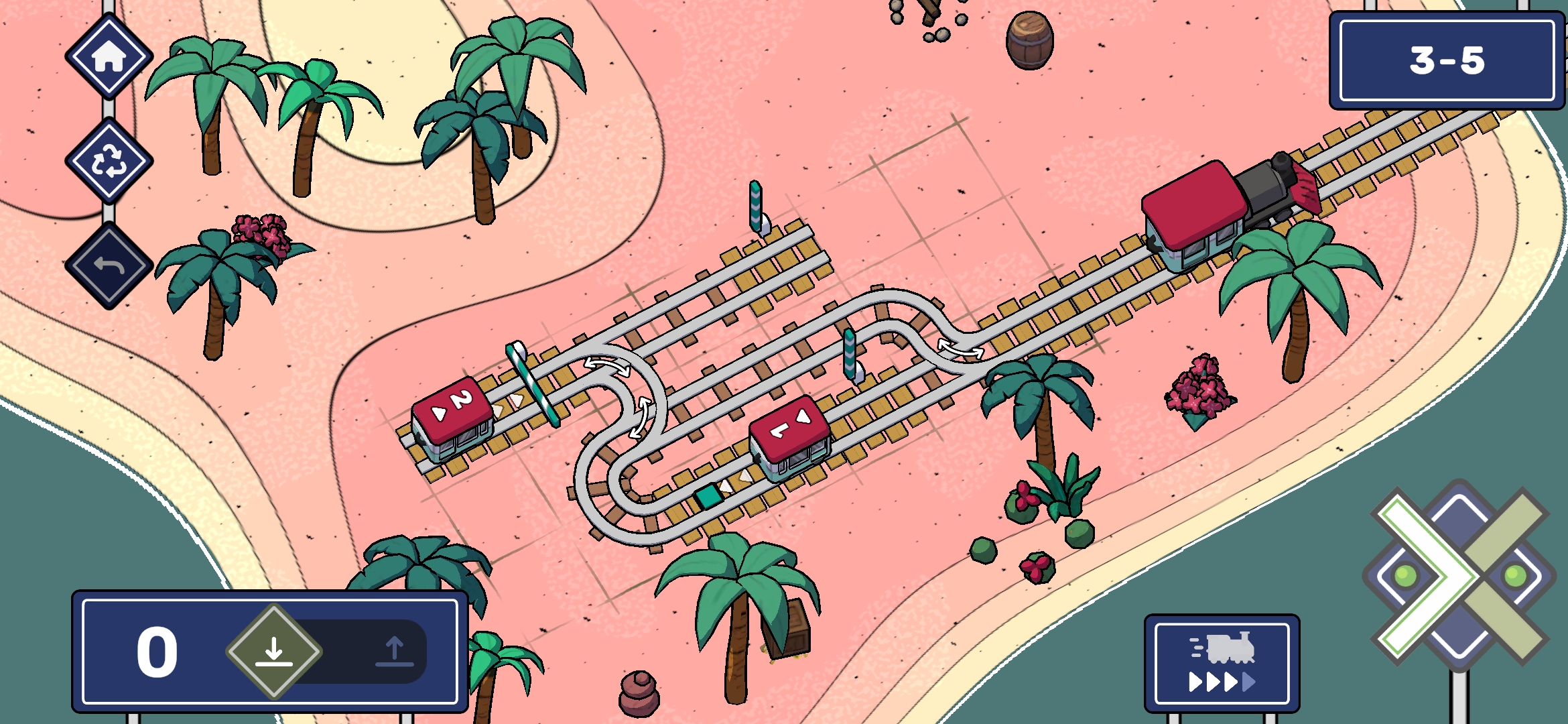
Task: Change the train speed setting
Action: 1222,663
